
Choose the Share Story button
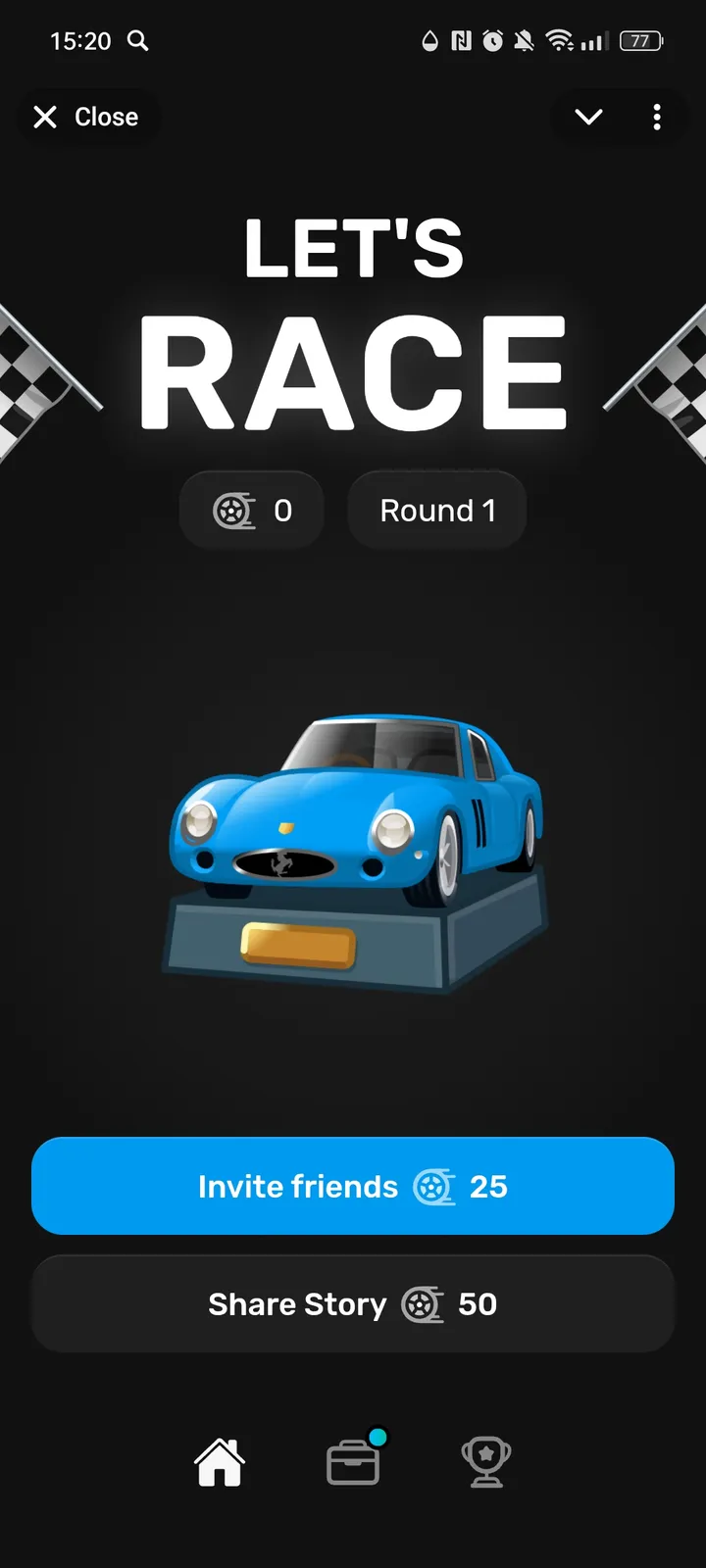(353, 1304)
